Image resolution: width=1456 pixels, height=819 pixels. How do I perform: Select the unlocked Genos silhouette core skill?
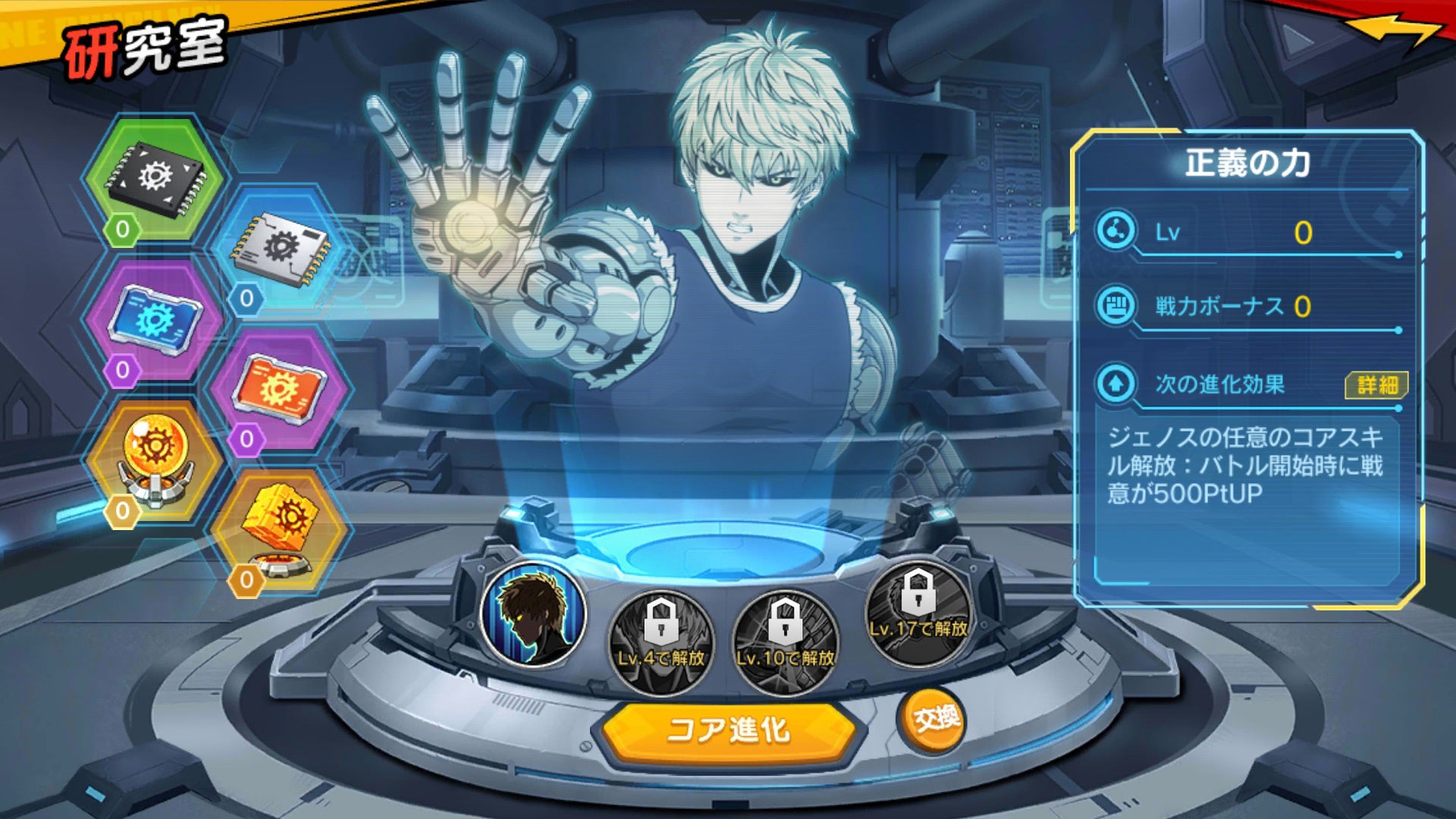point(534,614)
